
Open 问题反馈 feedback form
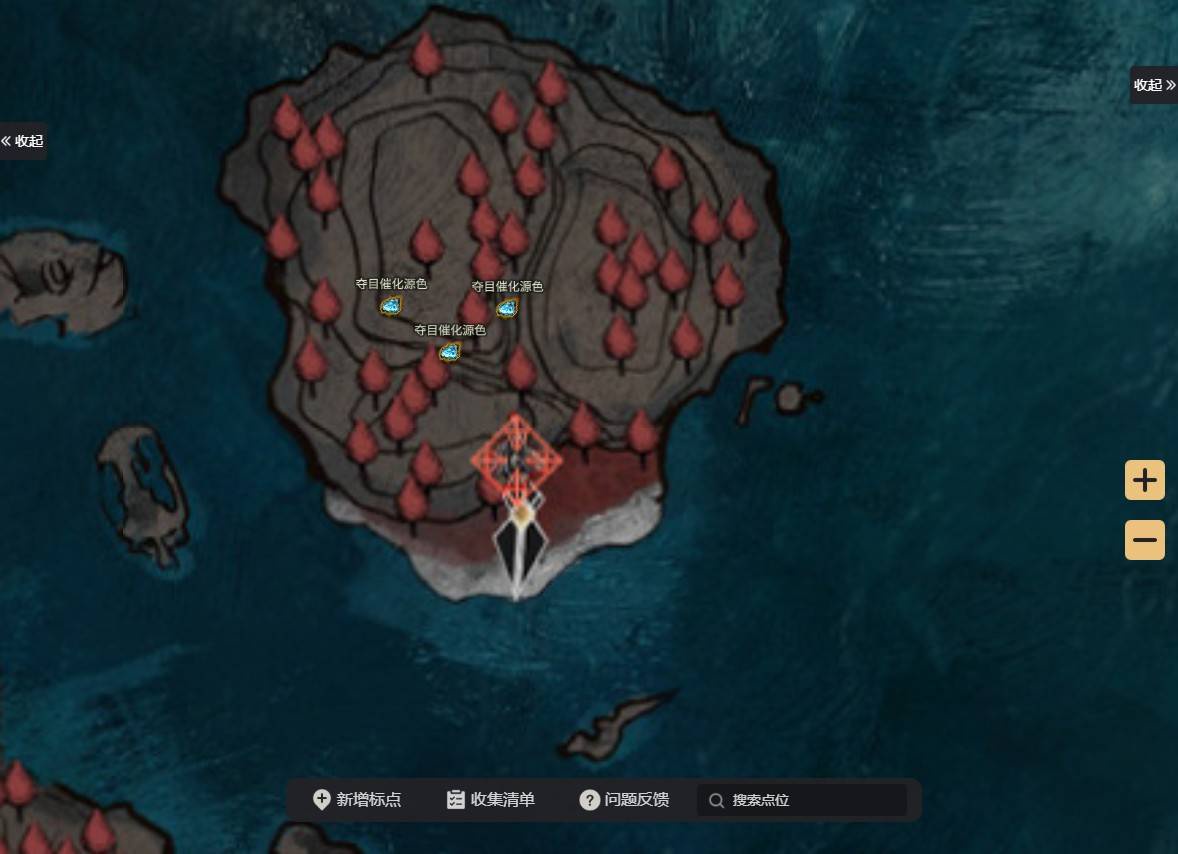[624, 800]
